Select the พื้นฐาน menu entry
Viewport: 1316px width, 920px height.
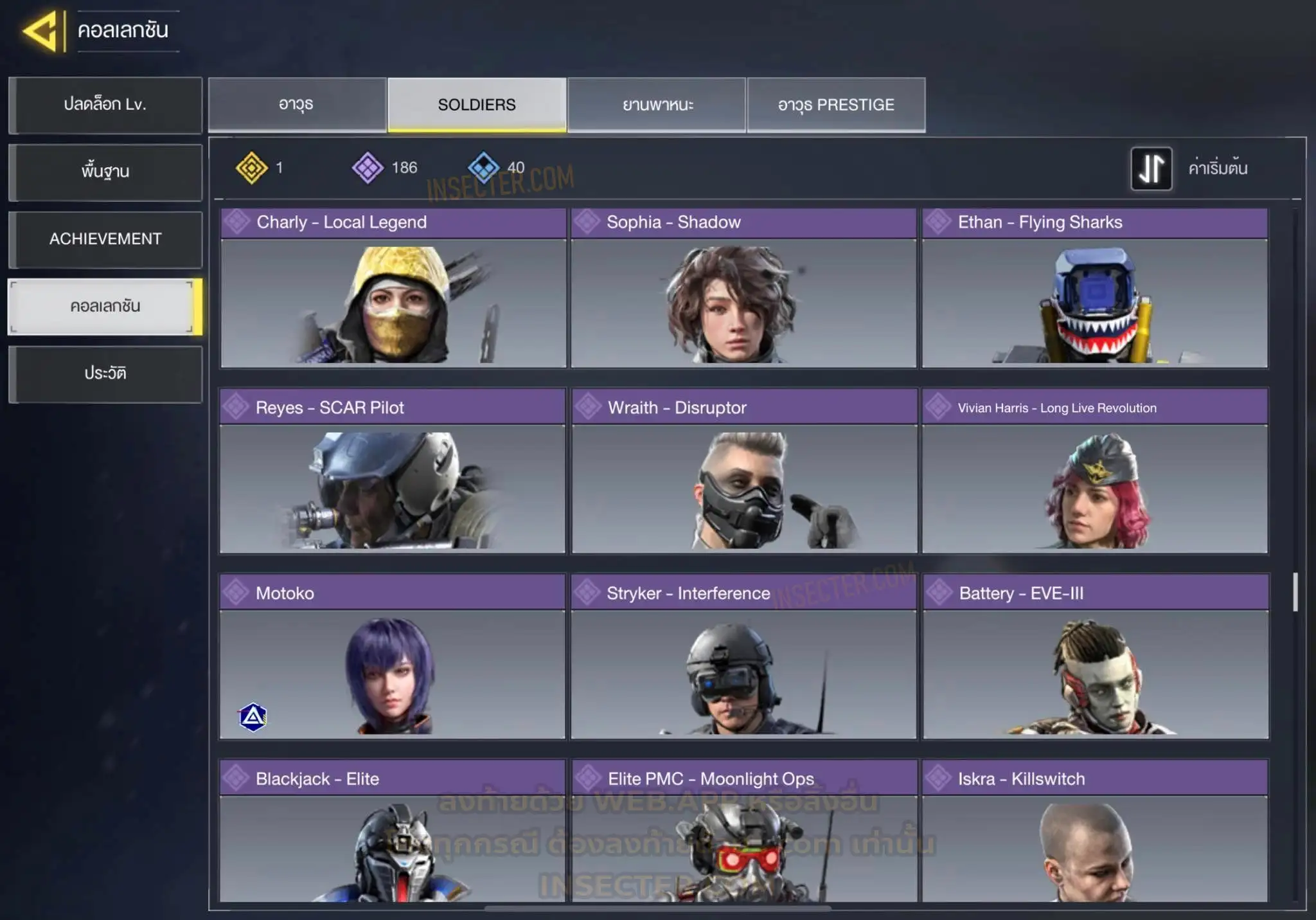[x=105, y=172]
